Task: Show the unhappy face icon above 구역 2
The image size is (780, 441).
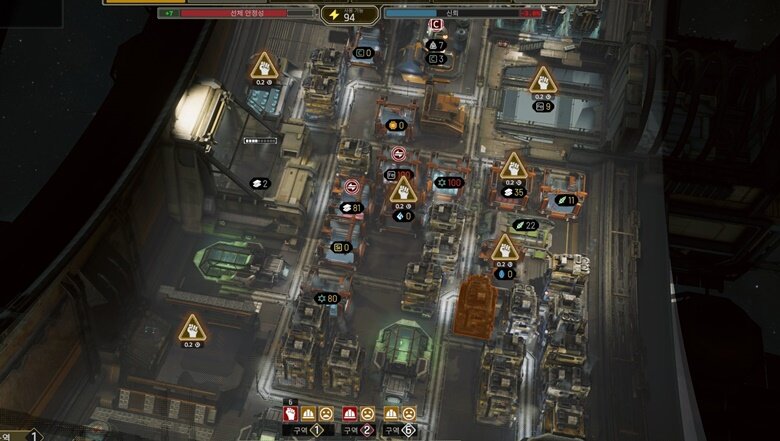Action: (366, 413)
